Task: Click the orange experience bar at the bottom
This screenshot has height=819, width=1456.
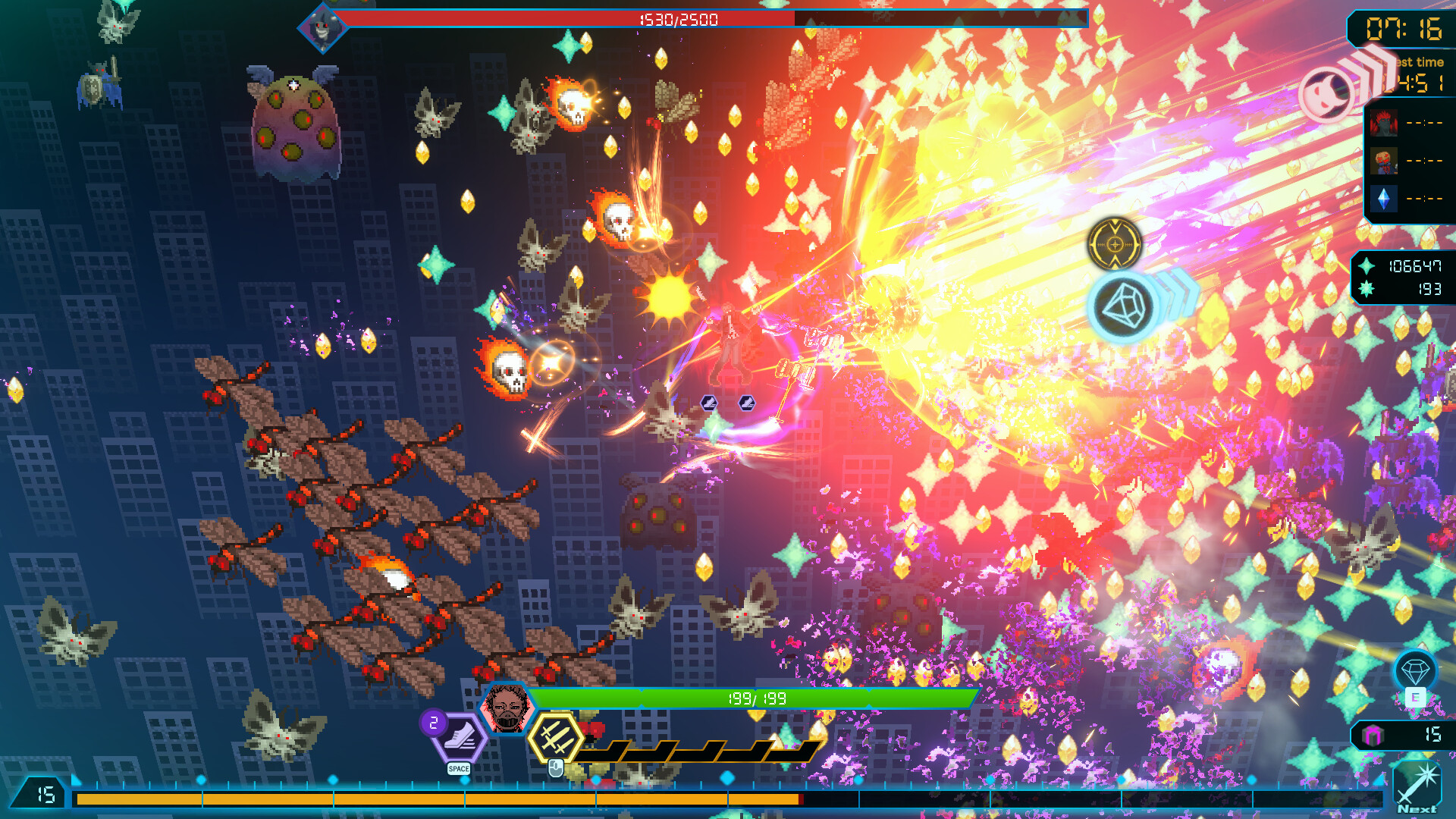Action: pyautogui.click(x=455, y=798)
